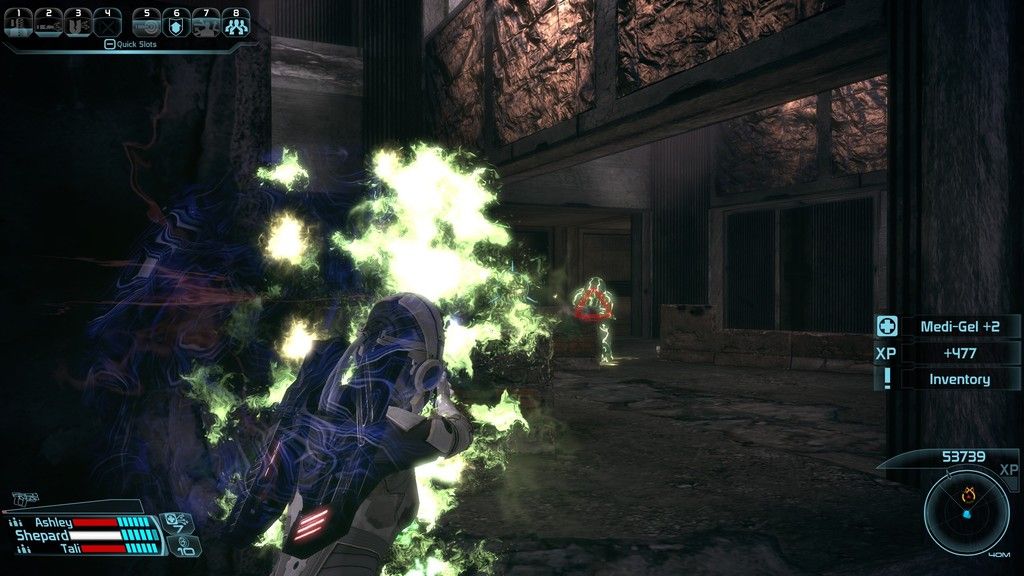Select the empty crossed-out quick slot 4
This screenshot has height=576, width=1024.
(107, 24)
